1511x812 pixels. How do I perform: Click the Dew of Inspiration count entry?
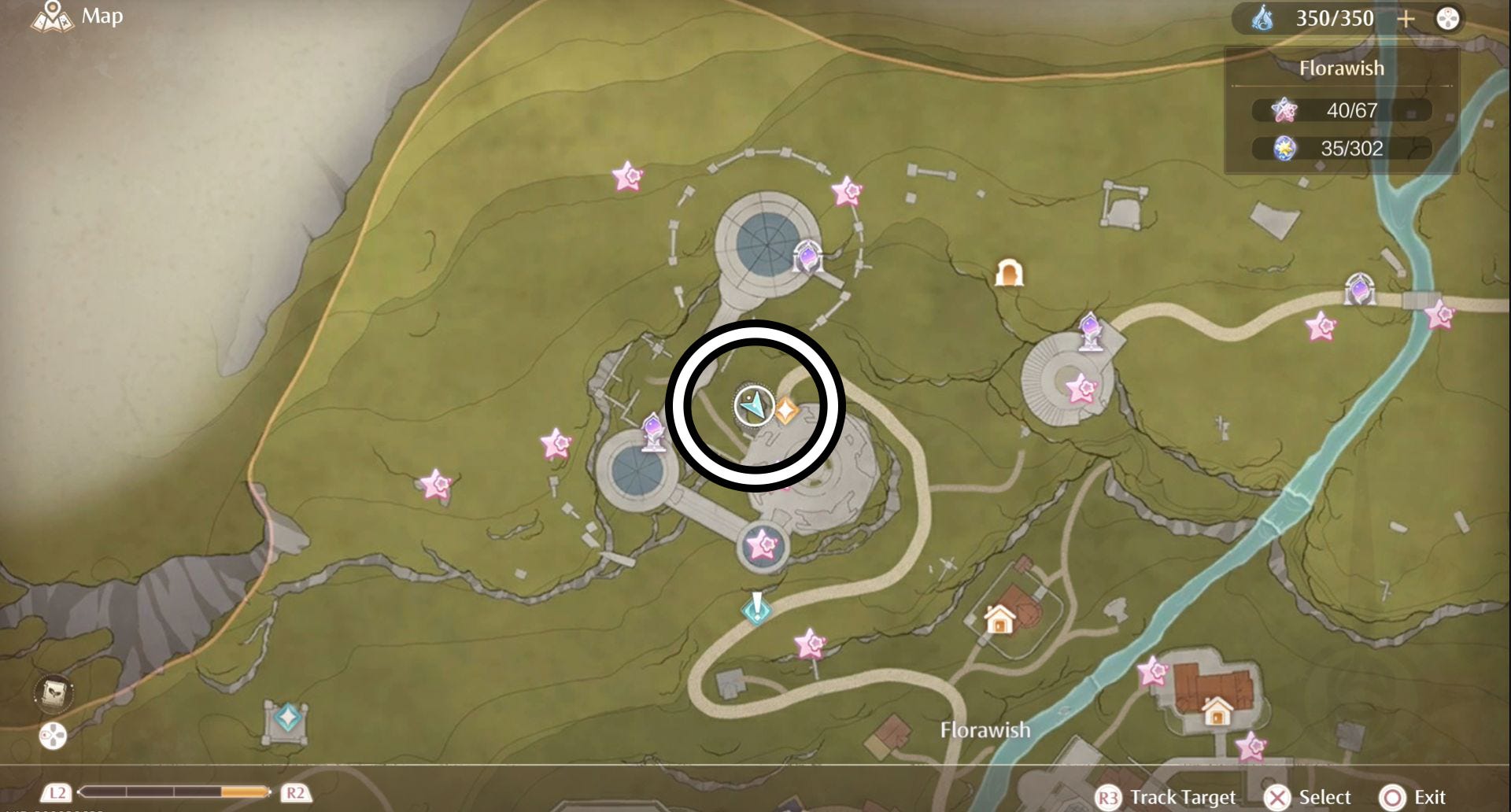pyautogui.click(x=1341, y=148)
